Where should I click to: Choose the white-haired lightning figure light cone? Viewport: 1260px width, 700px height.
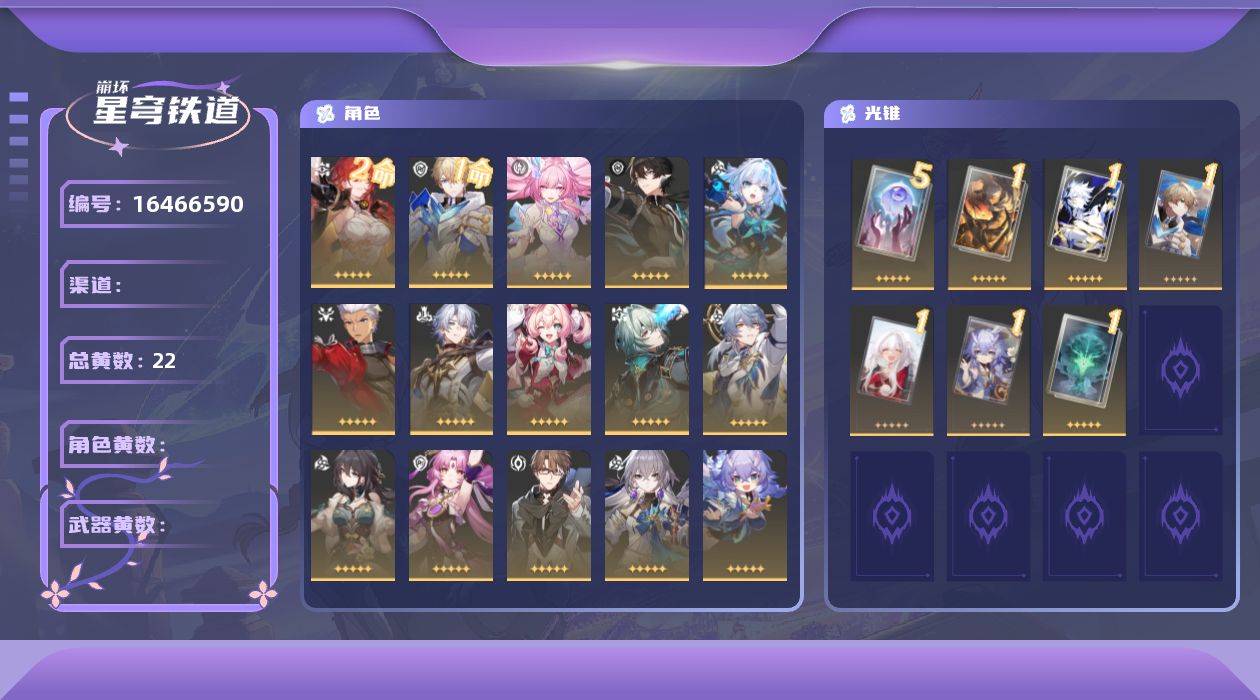(1084, 224)
